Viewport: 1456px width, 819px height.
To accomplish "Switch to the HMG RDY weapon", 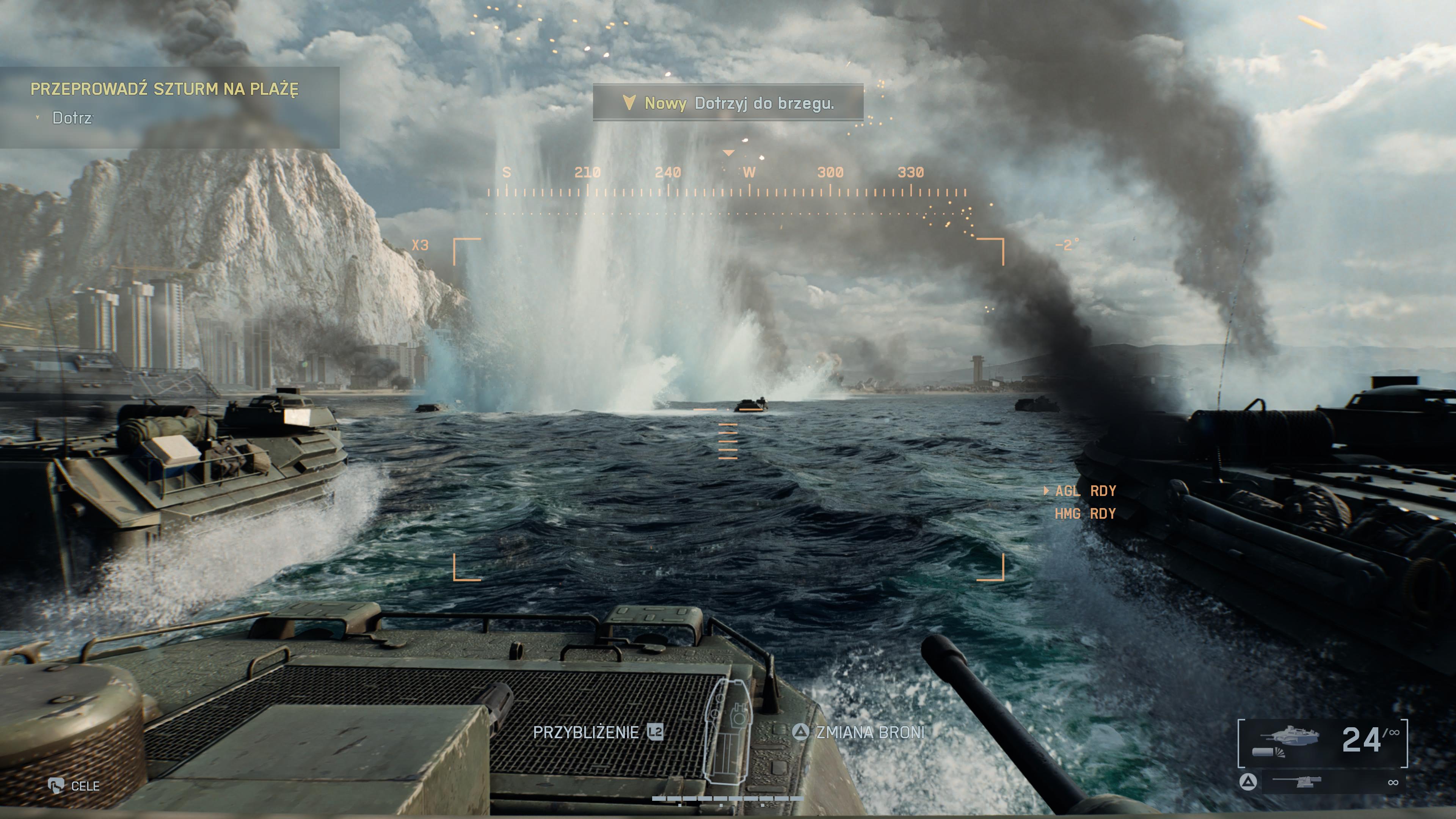I will click(x=1085, y=514).
